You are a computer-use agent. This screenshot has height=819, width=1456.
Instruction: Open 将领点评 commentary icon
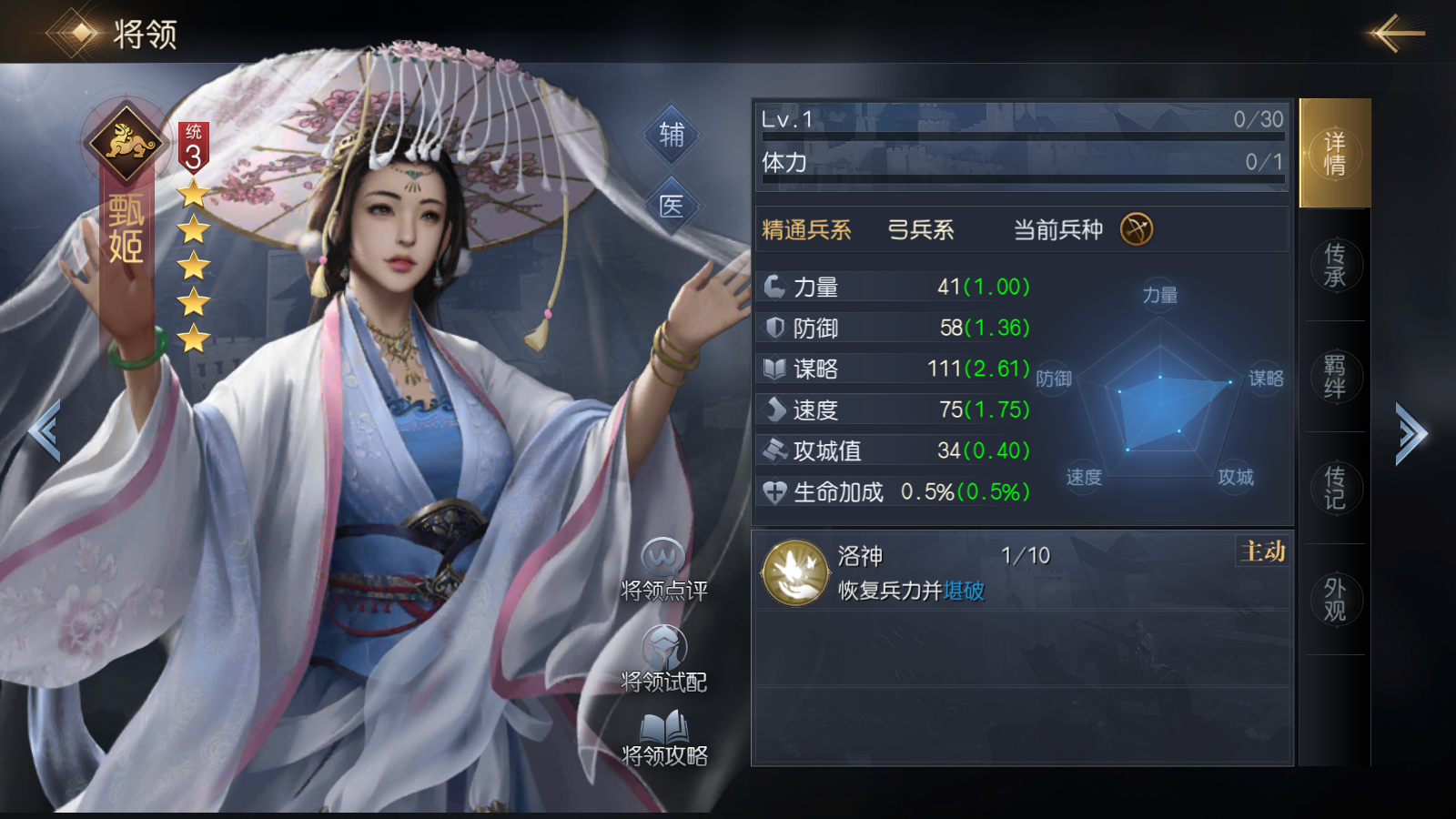click(664, 564)
